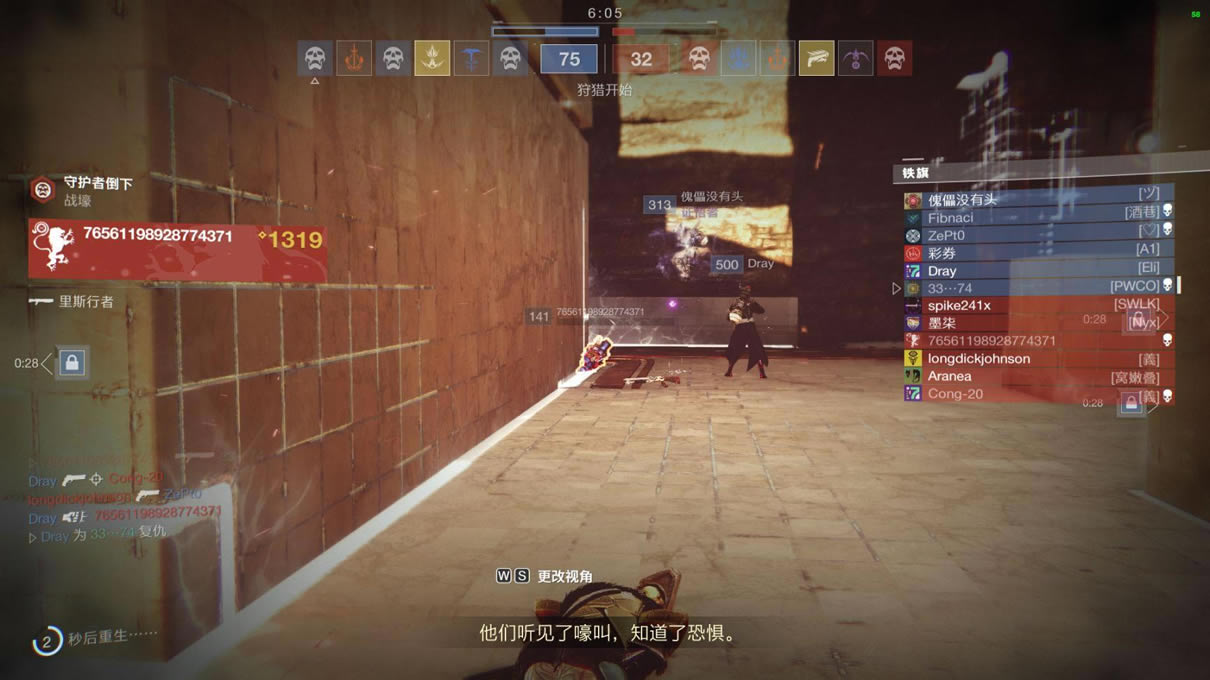Select Cong-20 in the roster

(x=1037, y=394)
